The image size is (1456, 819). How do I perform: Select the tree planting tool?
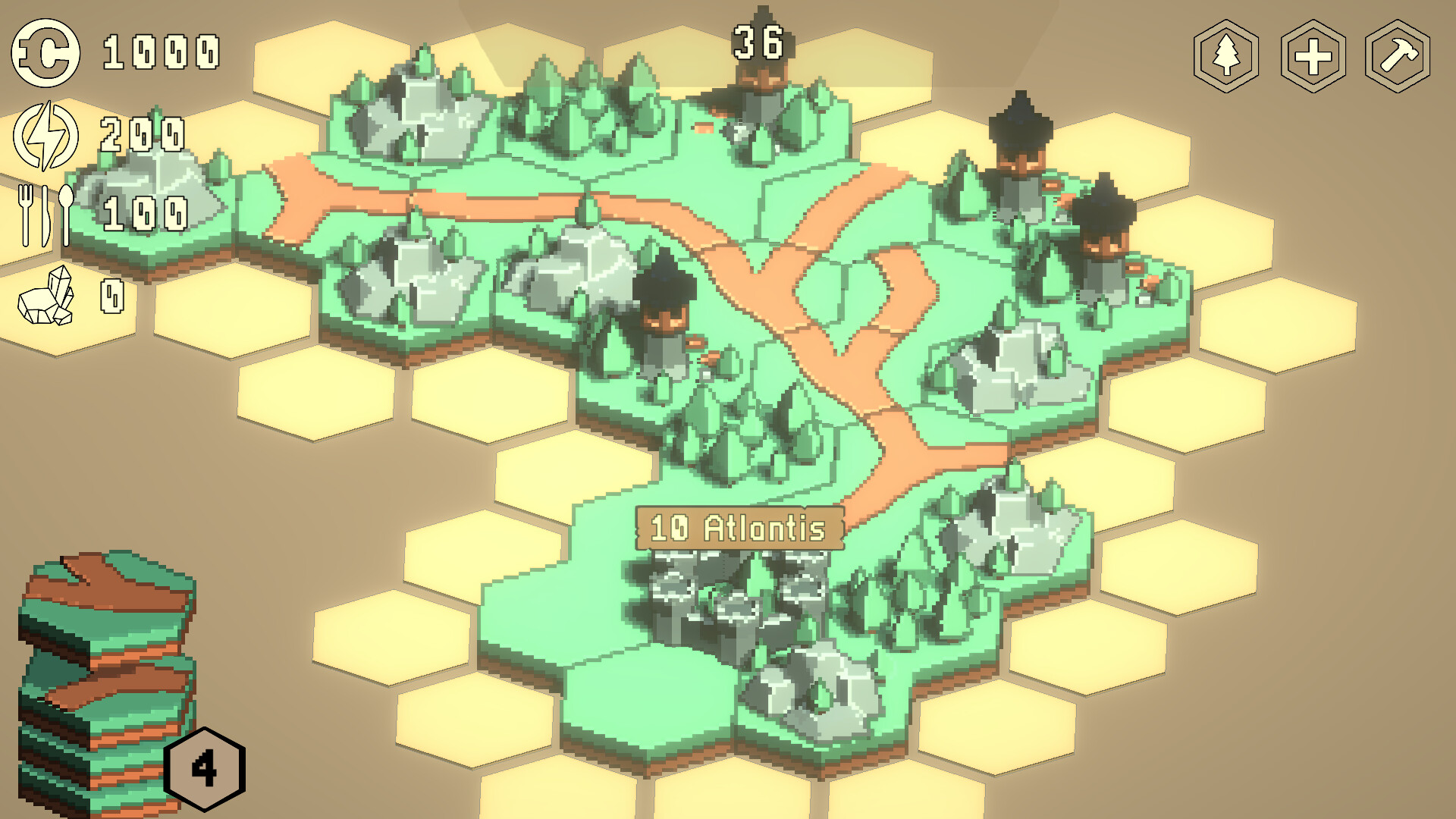click(x=1227, y=55)
